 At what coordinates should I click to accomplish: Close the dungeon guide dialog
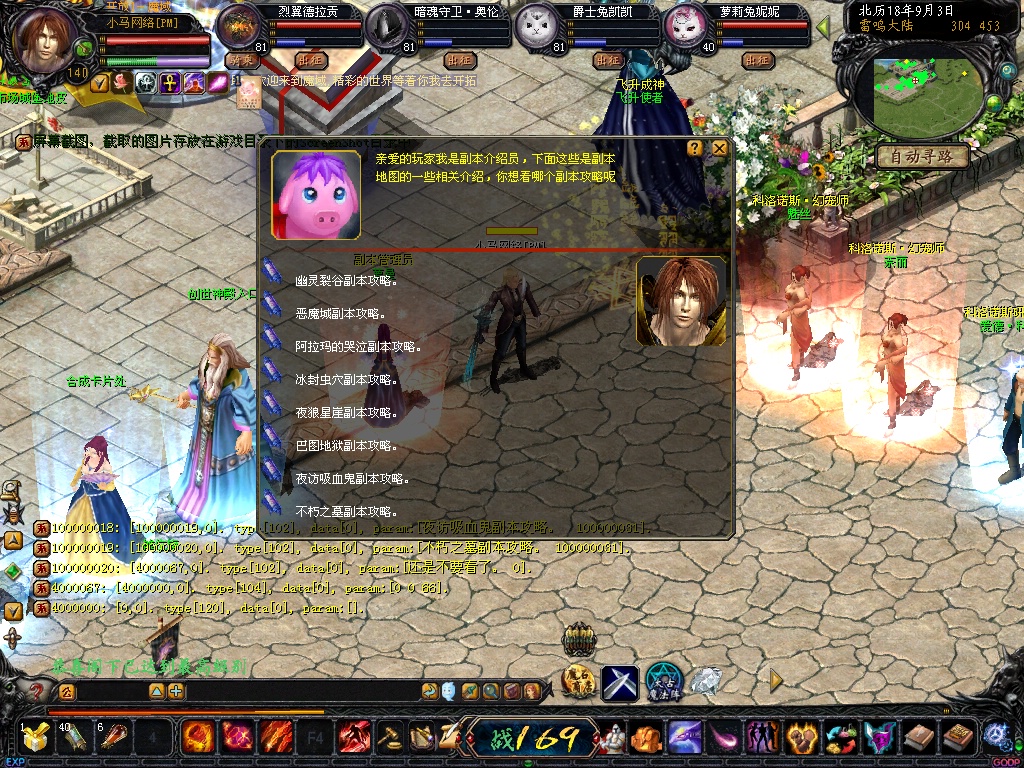click(x=719, y=148)
